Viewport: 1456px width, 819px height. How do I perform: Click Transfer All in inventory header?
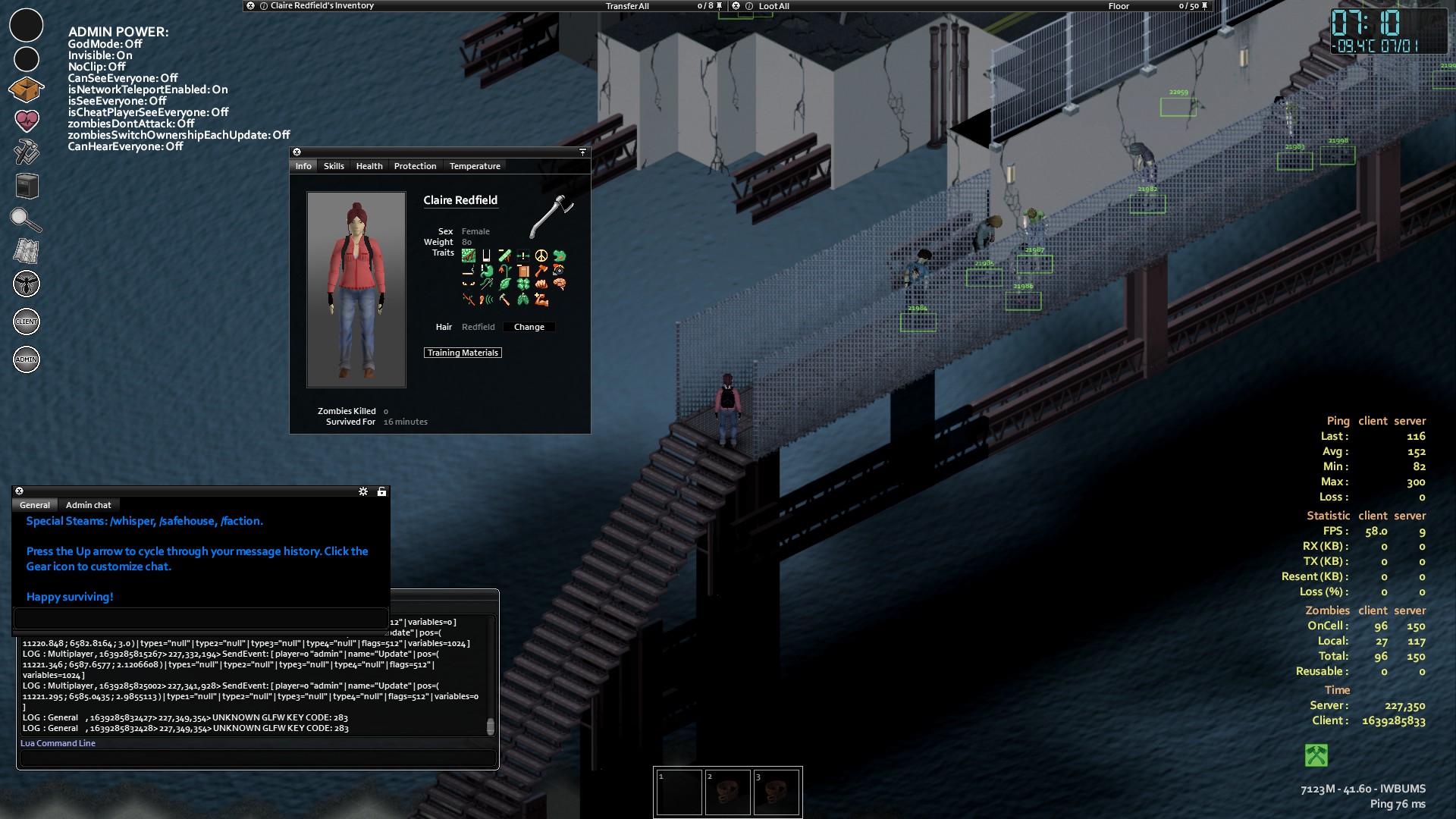tap(627, 6)
